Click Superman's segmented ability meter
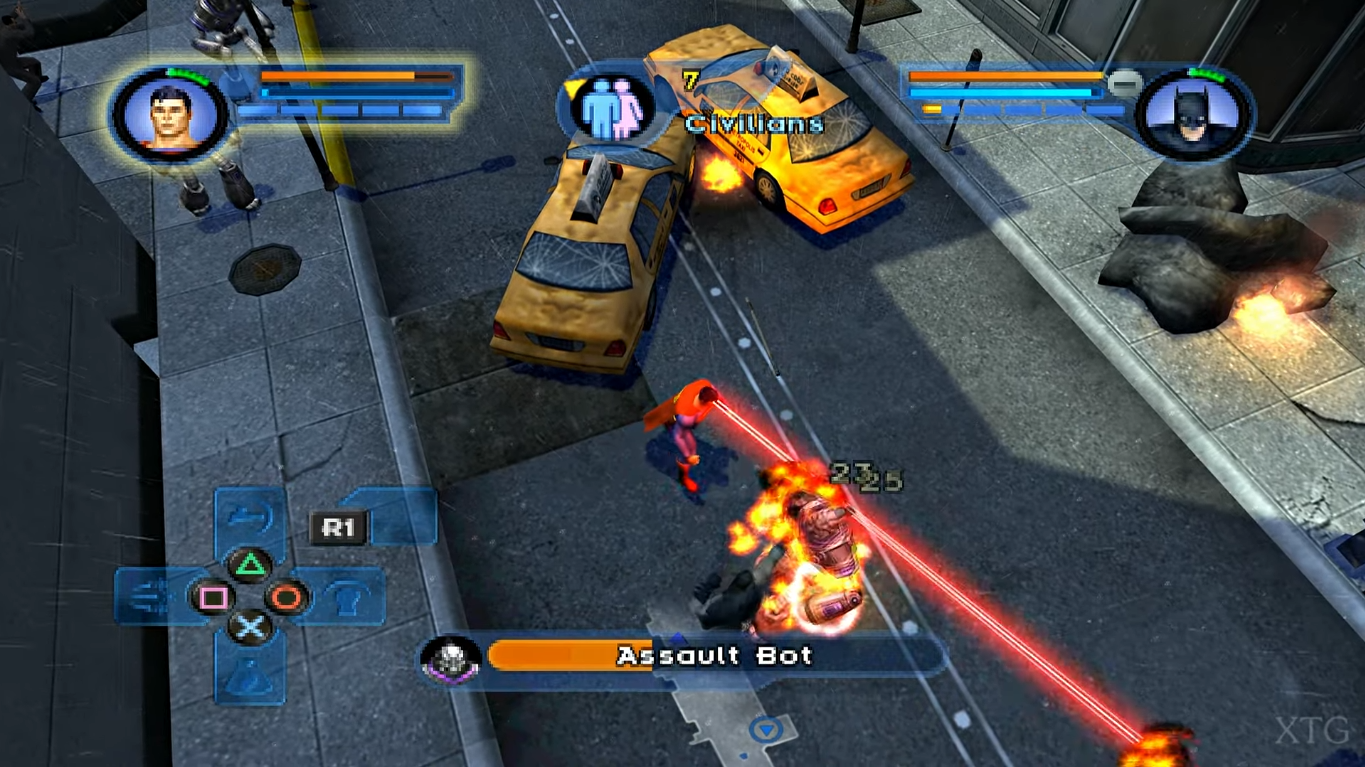Screen dimensions: 1365x767 (x=340, y=112)
